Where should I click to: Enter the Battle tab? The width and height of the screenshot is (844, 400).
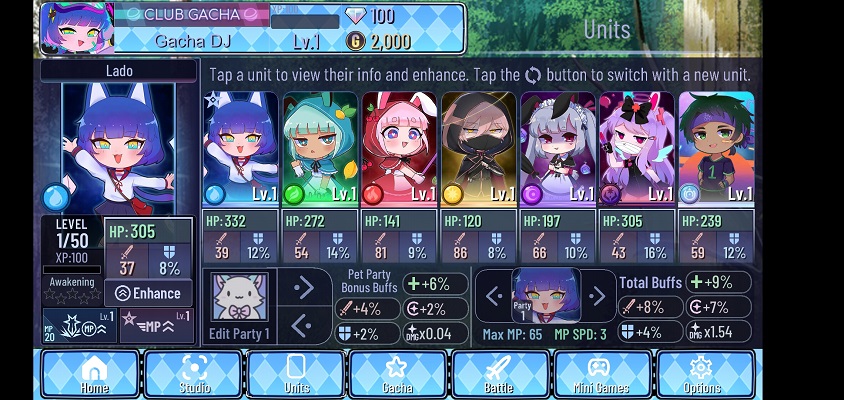point(501,374)
